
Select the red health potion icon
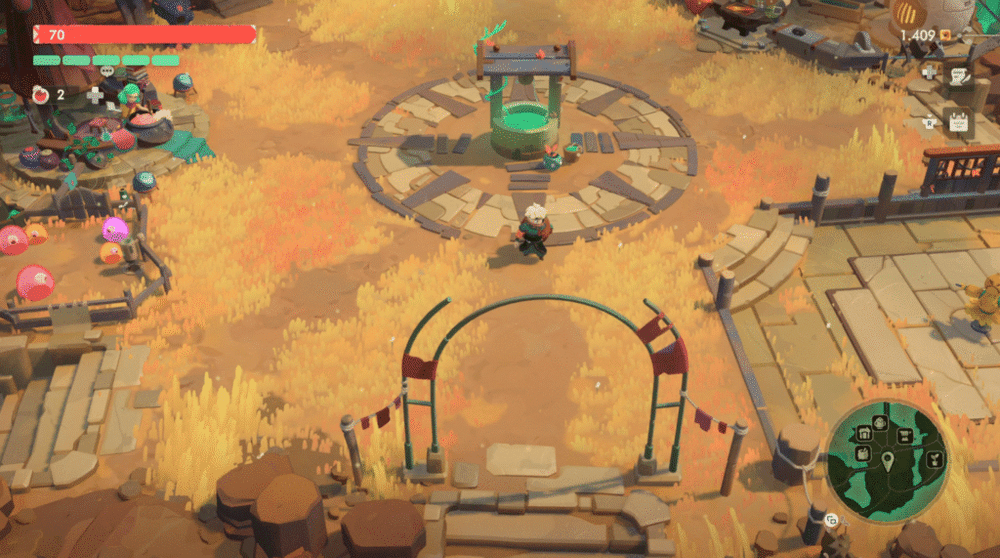[x=42, y=94]
